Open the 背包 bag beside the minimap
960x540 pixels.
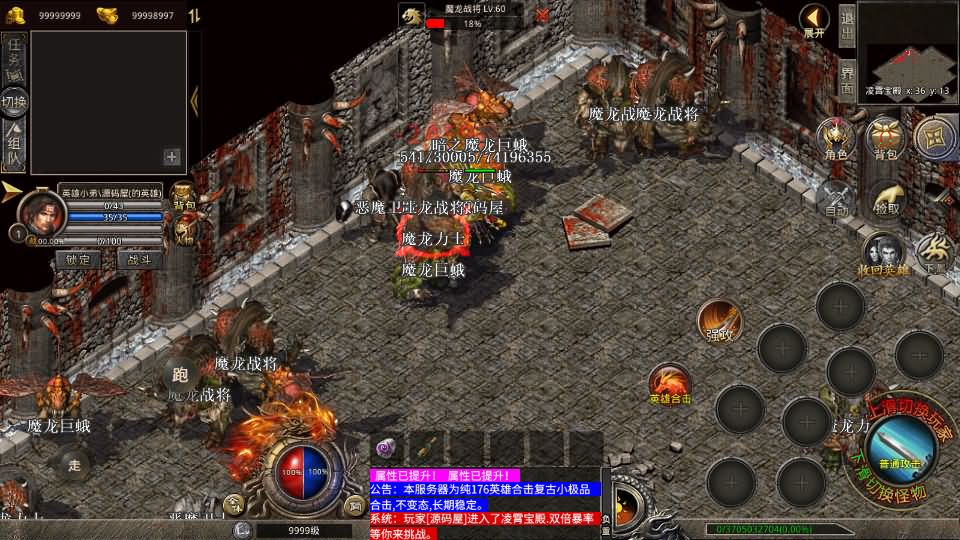point(885,138)
